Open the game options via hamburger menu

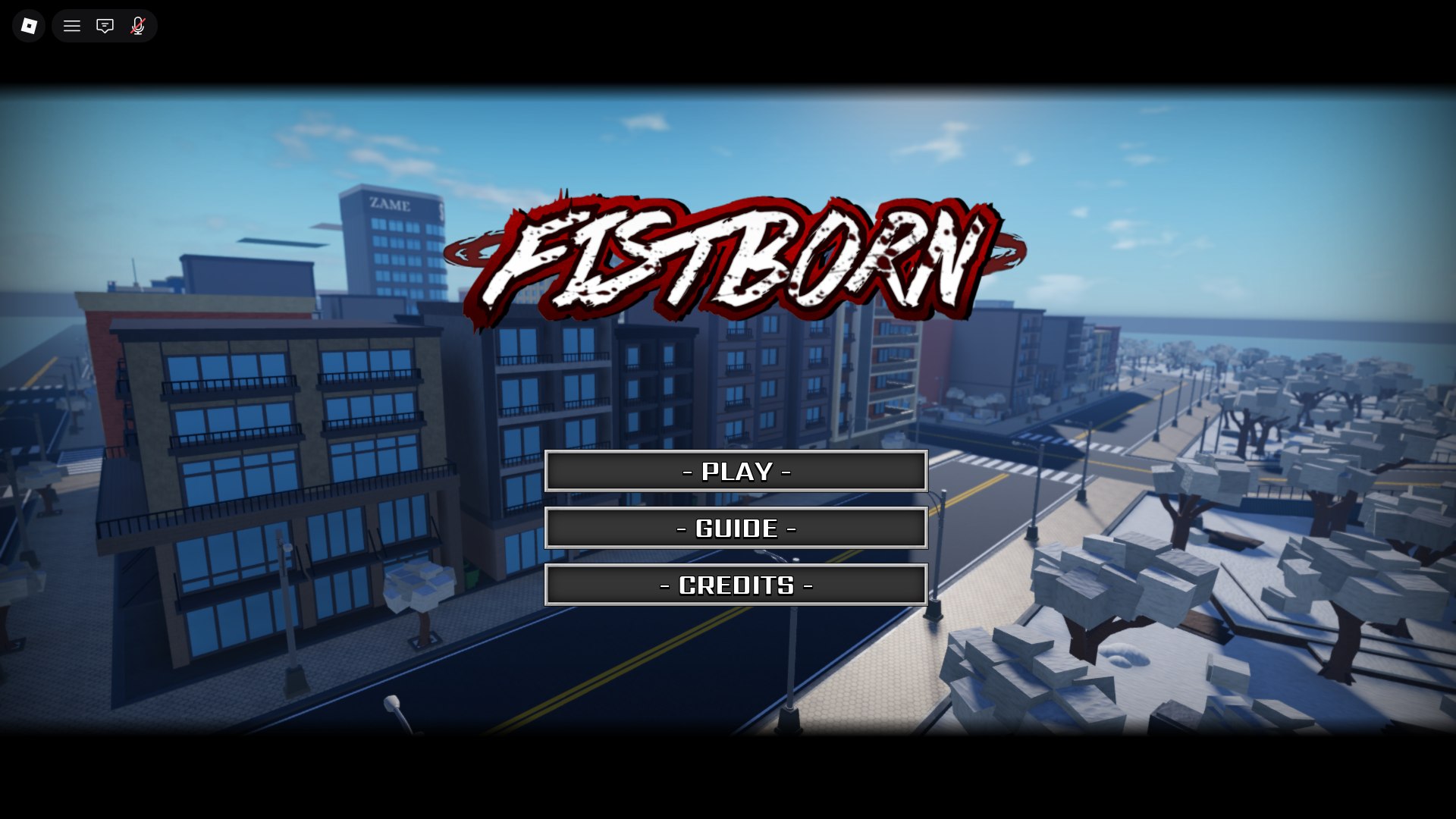(x=71, y=25)
